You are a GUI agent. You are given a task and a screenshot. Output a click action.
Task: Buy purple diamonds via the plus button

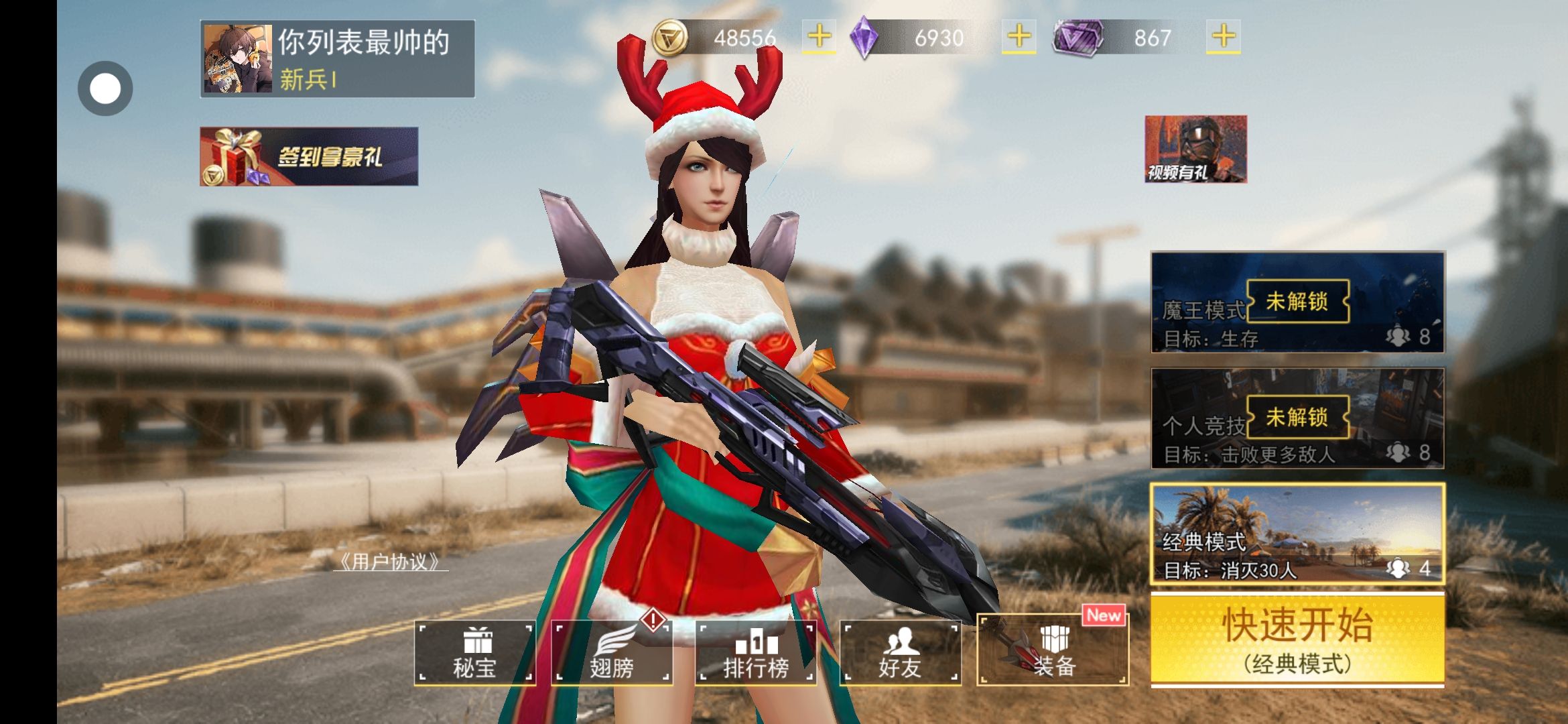tap(1019, 37)
